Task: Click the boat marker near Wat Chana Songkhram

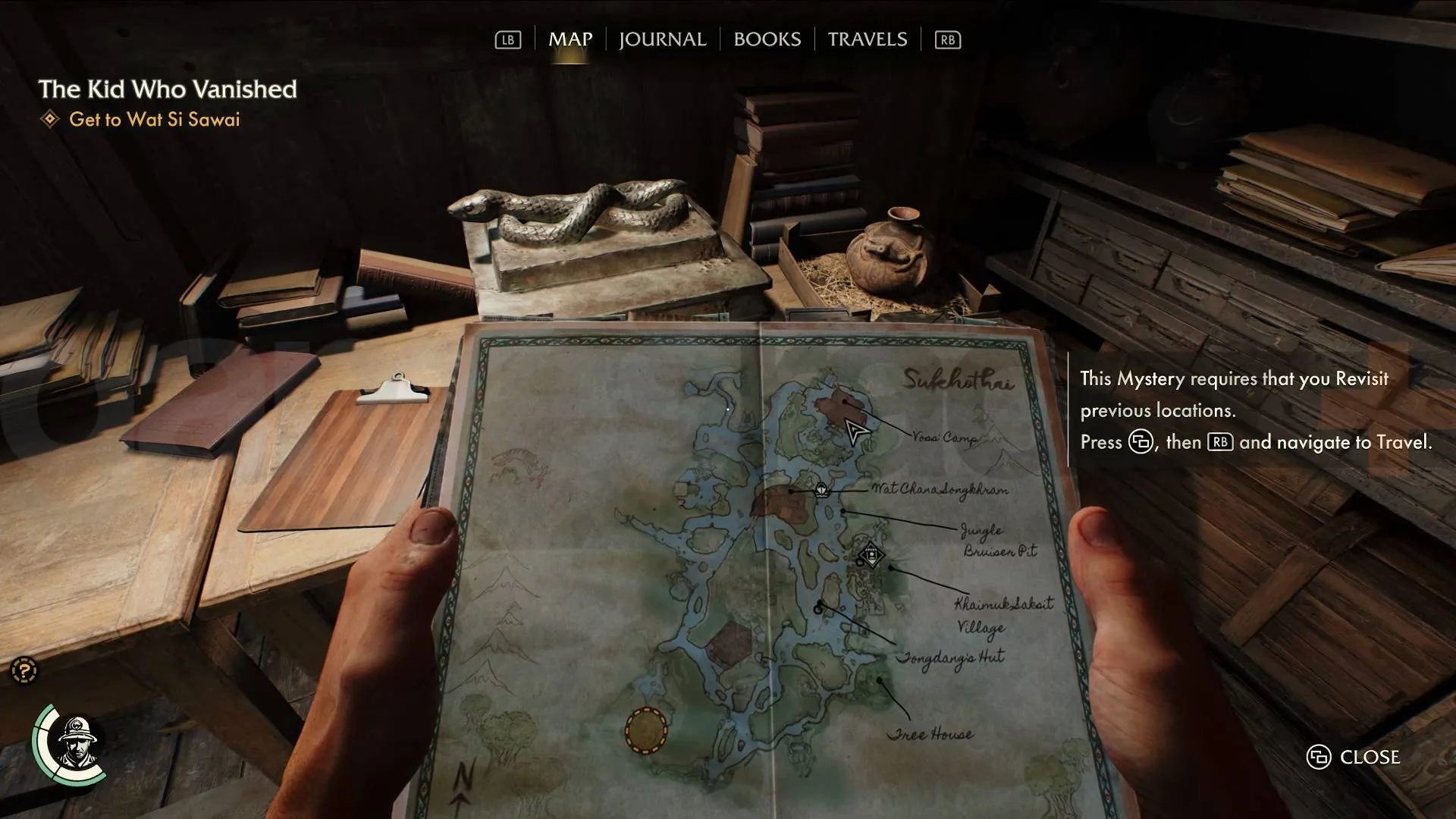Action: pyautogui.click(x=821, y=490)
